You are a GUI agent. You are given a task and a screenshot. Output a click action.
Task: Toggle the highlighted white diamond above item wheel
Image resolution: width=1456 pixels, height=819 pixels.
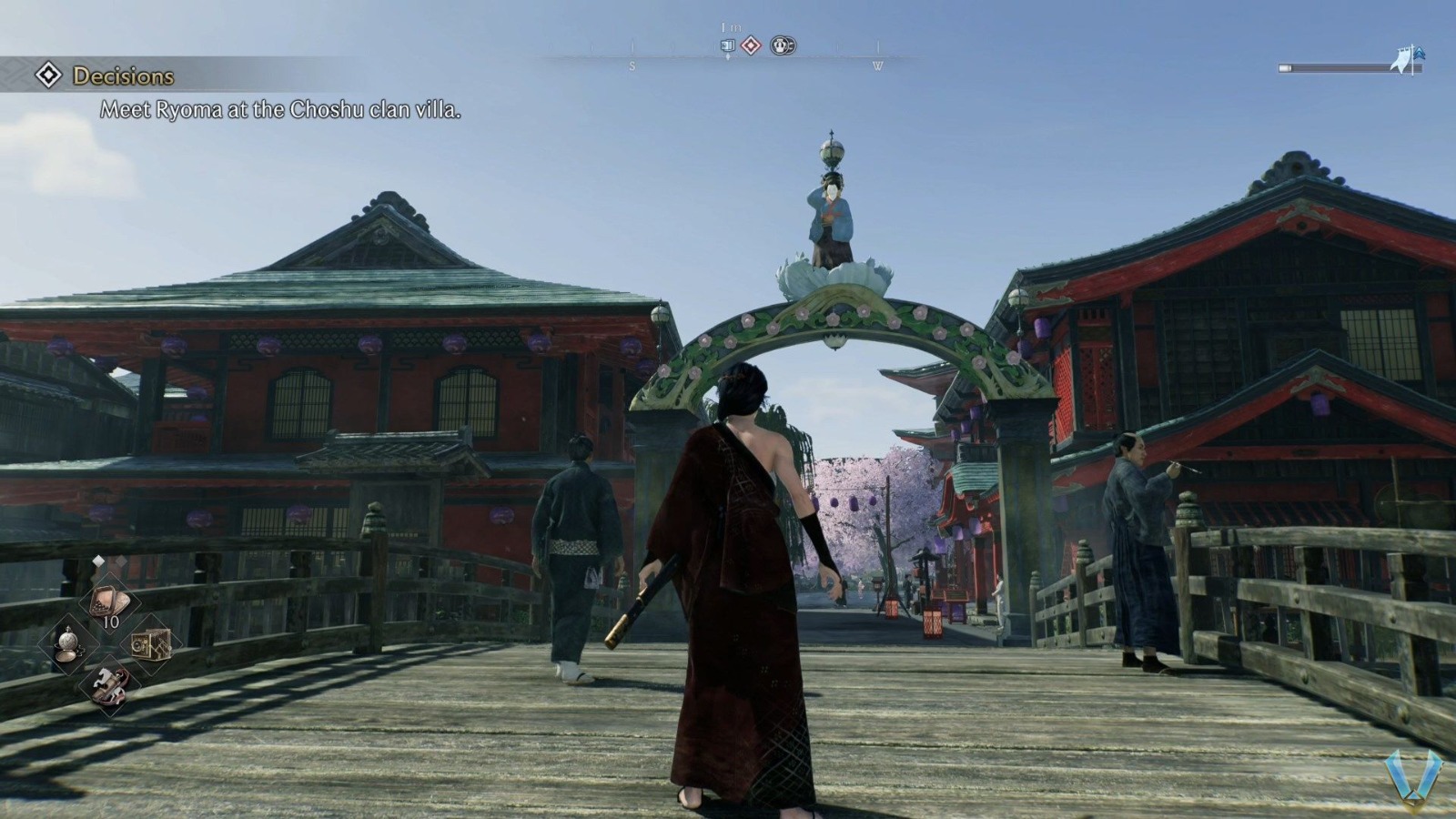(x=98, y=561)
